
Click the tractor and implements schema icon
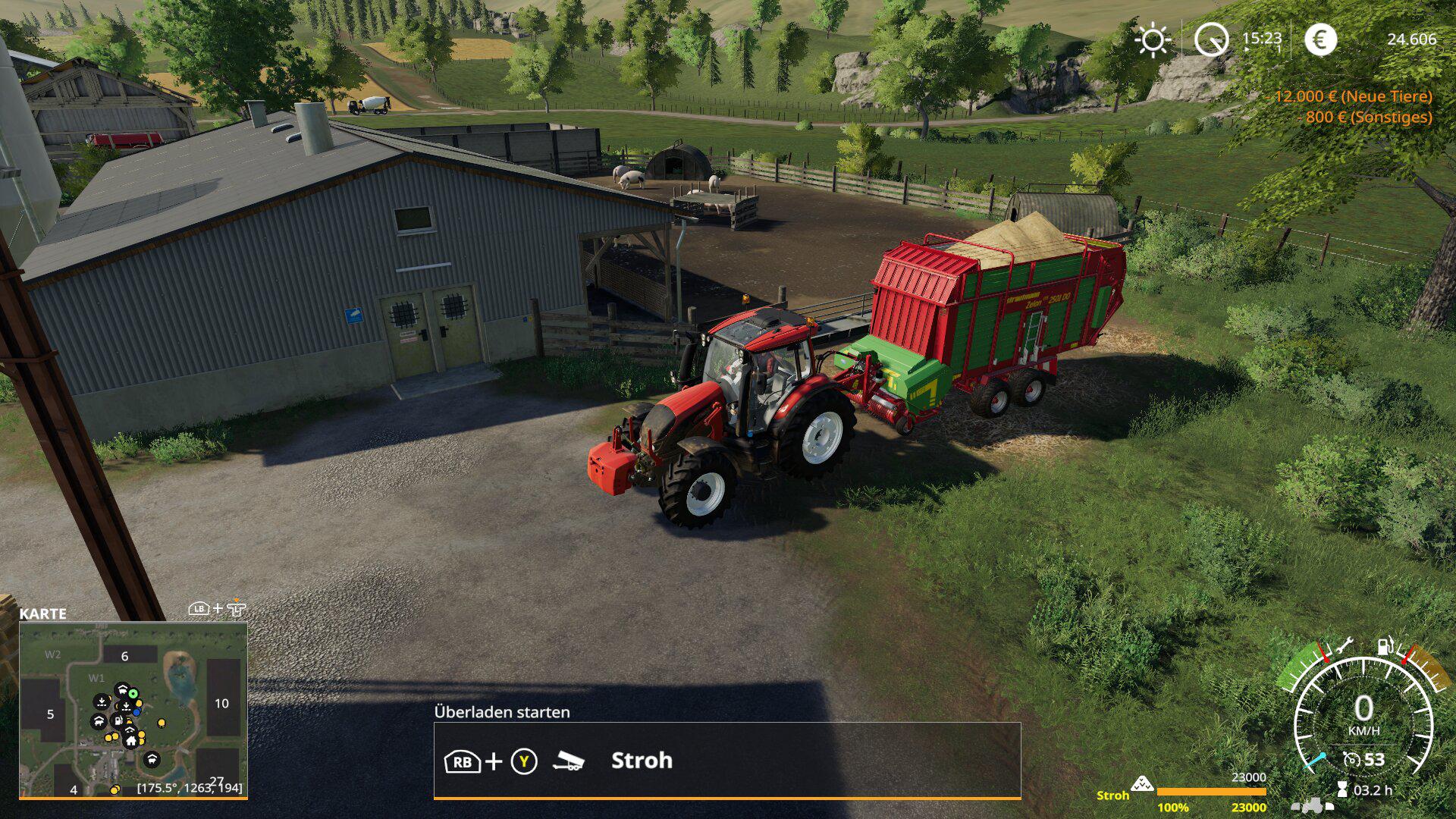[1312, 805]
